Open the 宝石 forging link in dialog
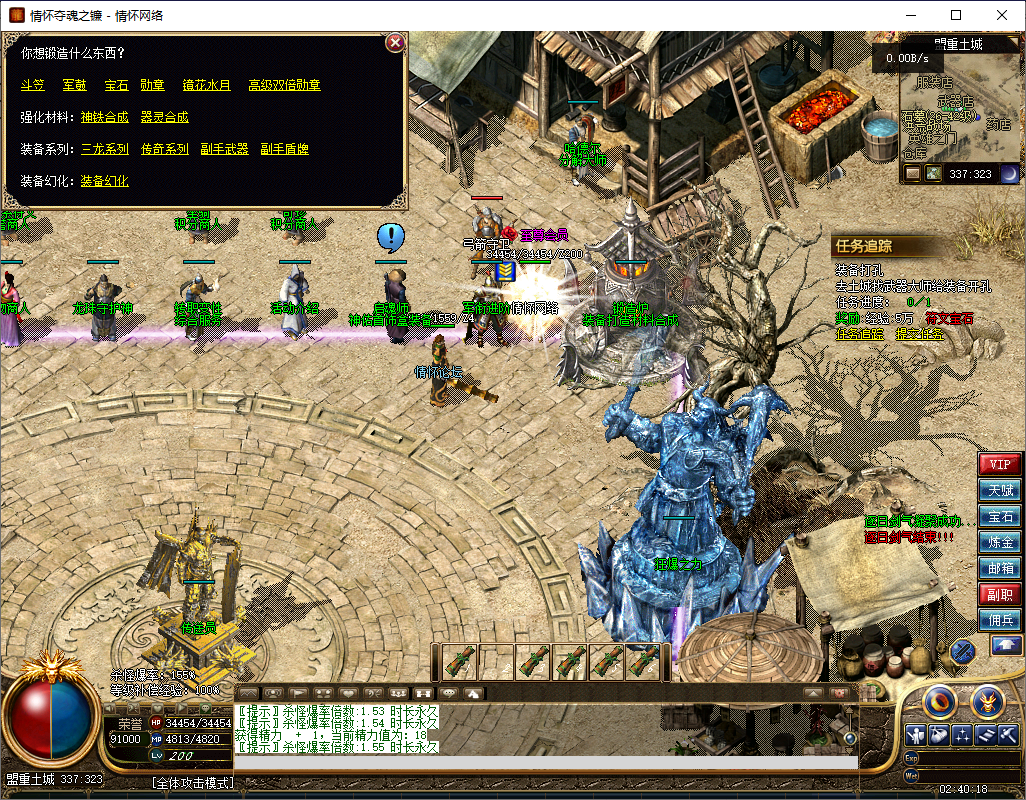Viewport: 1026px width, 800px height. [x=116, y=85]
